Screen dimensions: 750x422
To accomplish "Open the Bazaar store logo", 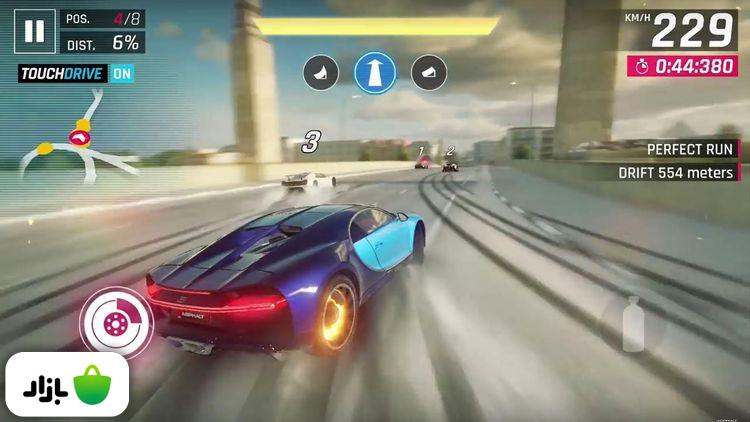I will click(68, 385).
